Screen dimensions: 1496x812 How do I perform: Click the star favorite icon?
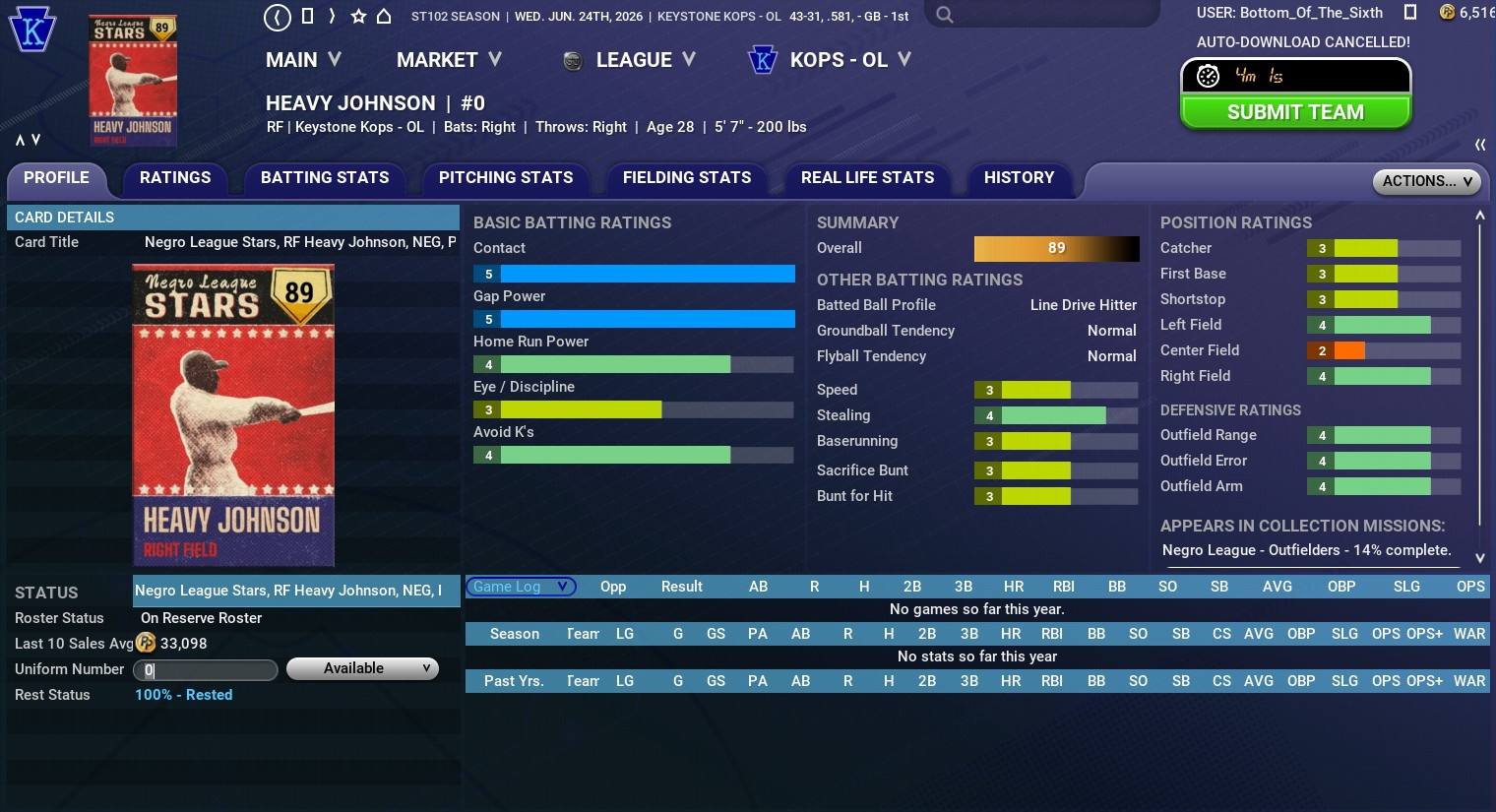358,16
